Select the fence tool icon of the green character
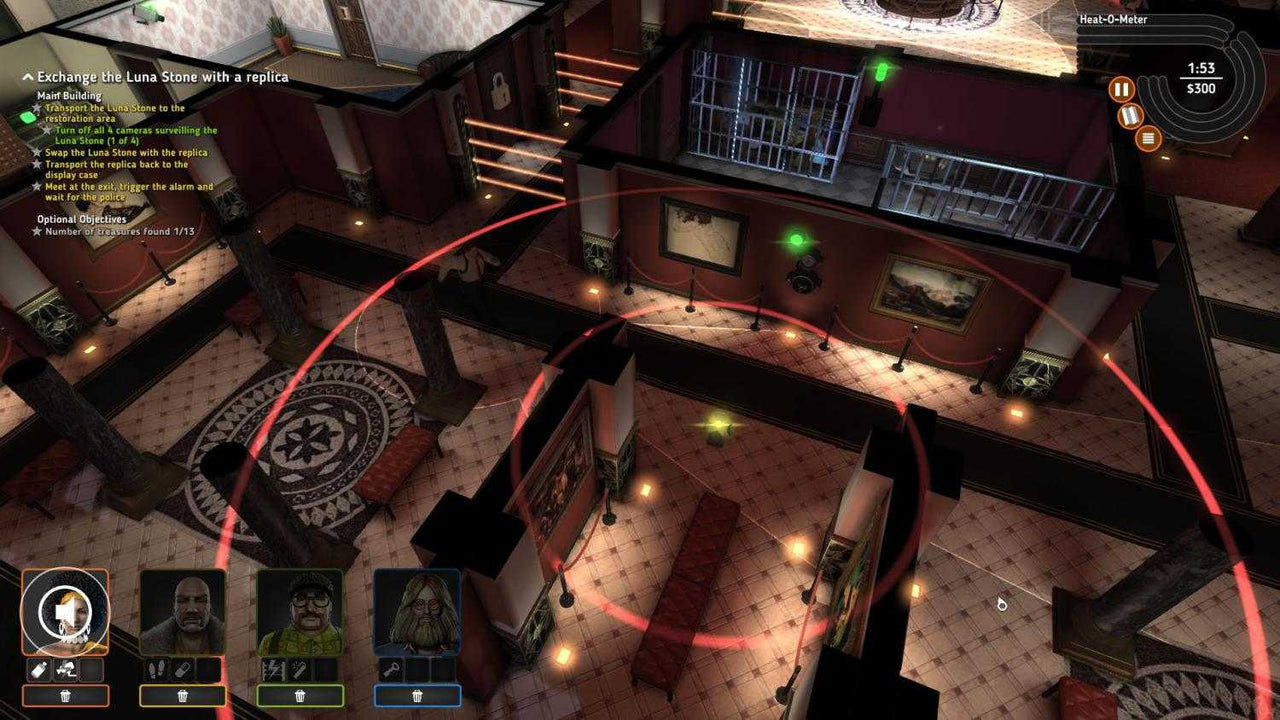The image size is (1280, 720). click(x=275, y=668)
